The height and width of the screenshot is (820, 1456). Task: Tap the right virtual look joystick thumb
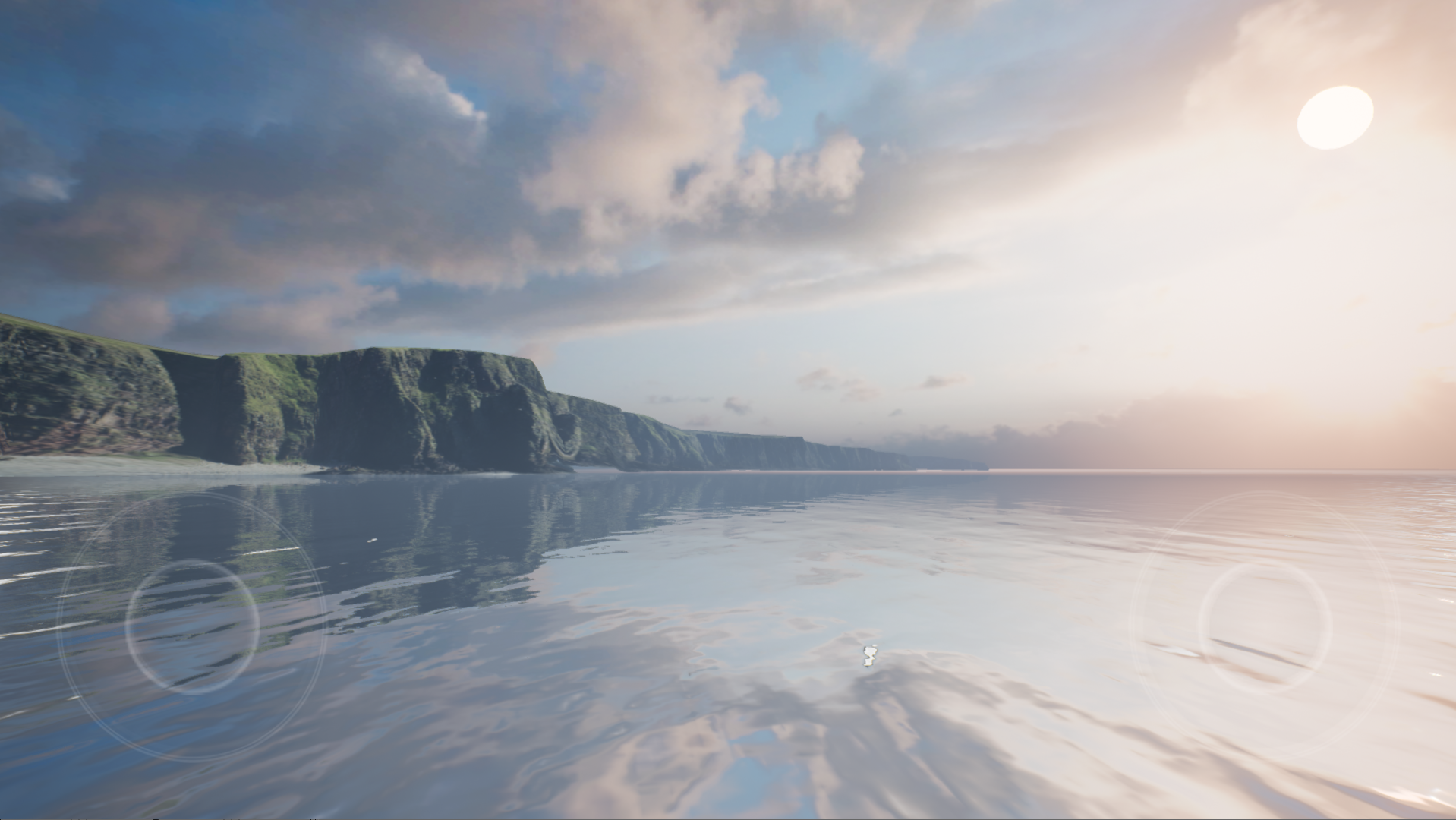[1265, 627]
